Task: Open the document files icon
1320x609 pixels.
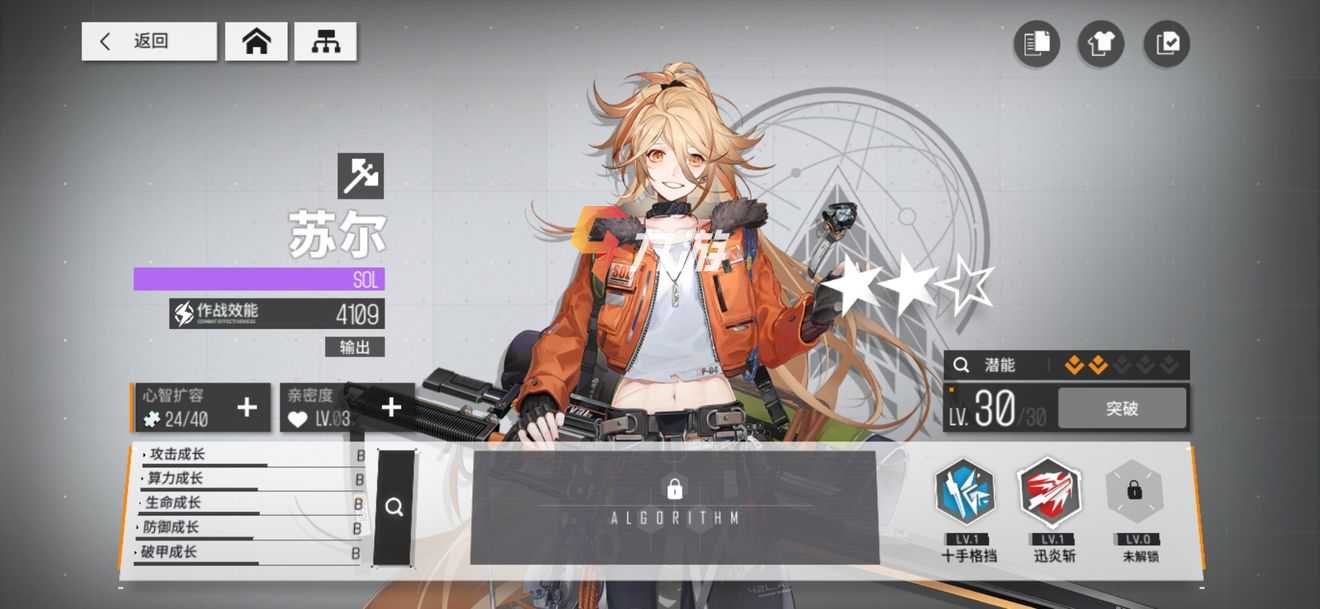Action: 1037,44
